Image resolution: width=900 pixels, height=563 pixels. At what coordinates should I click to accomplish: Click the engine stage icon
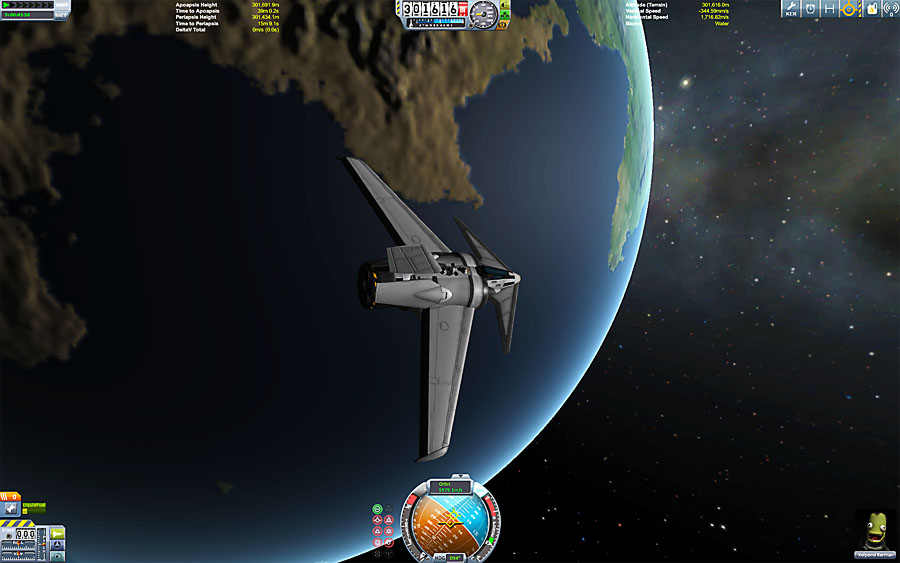pos(10,510)
